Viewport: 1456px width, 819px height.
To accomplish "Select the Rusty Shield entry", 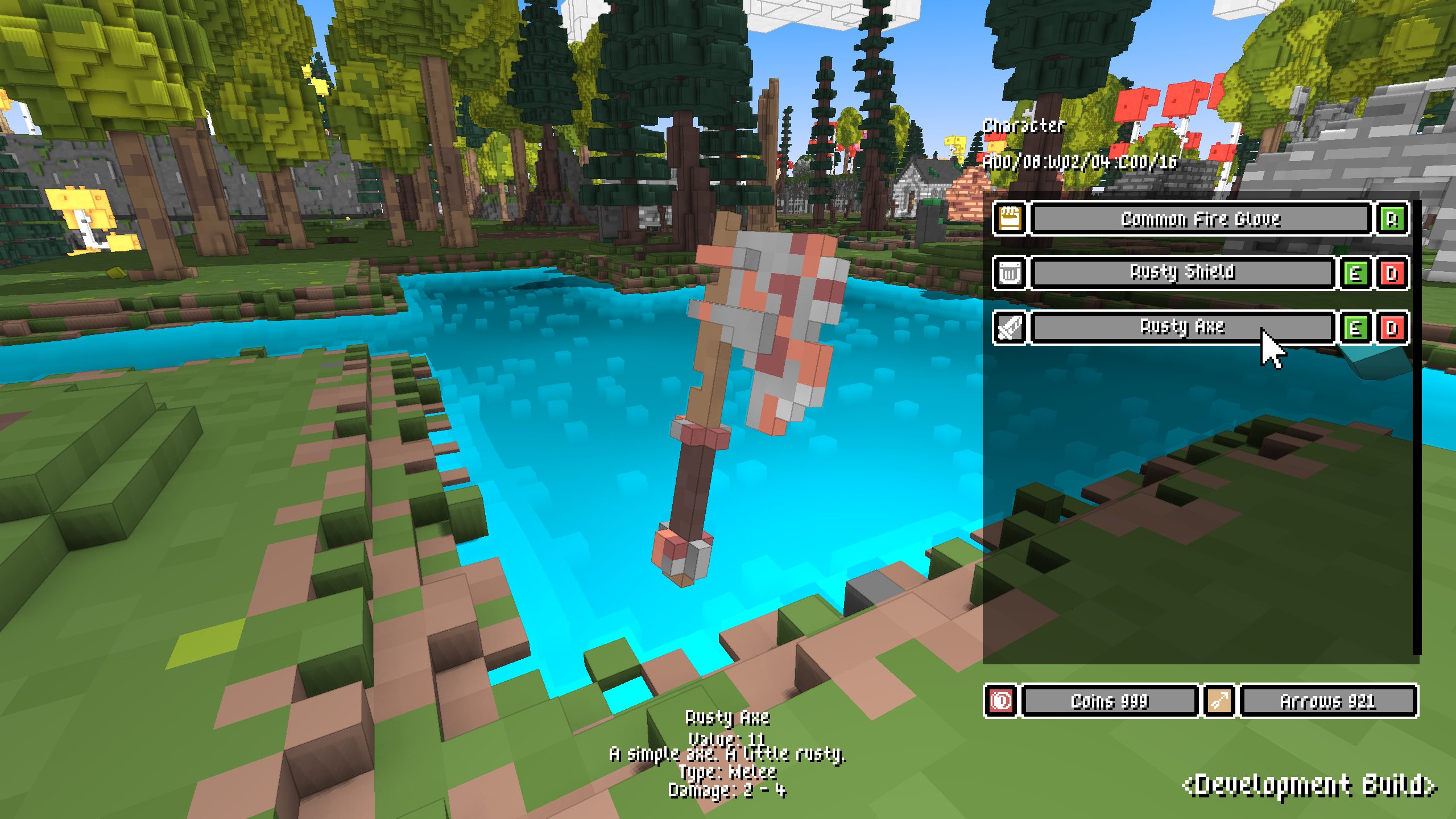I will [x=1182, y=274].
